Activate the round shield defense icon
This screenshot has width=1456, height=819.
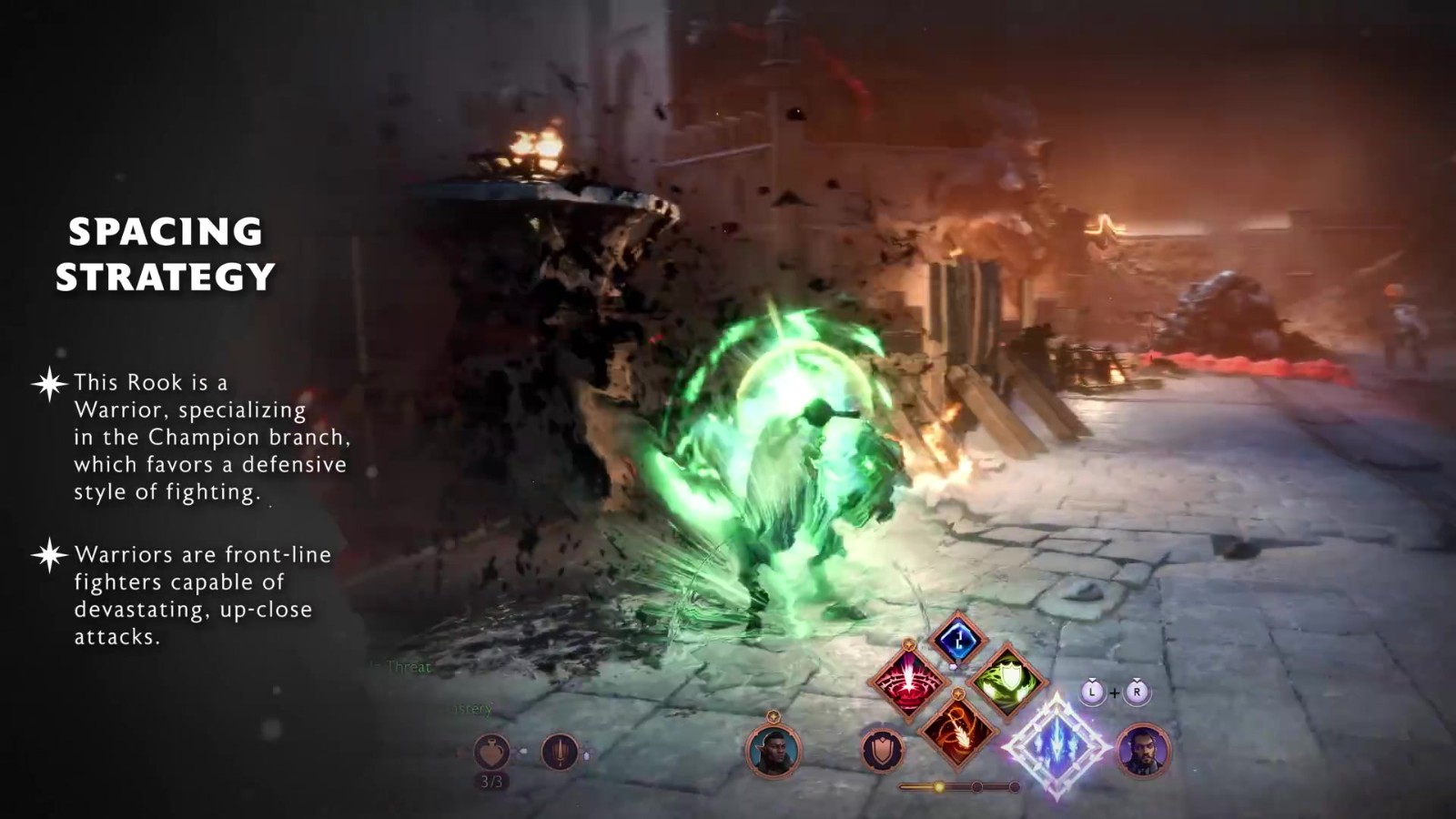(x=882, y=751)
